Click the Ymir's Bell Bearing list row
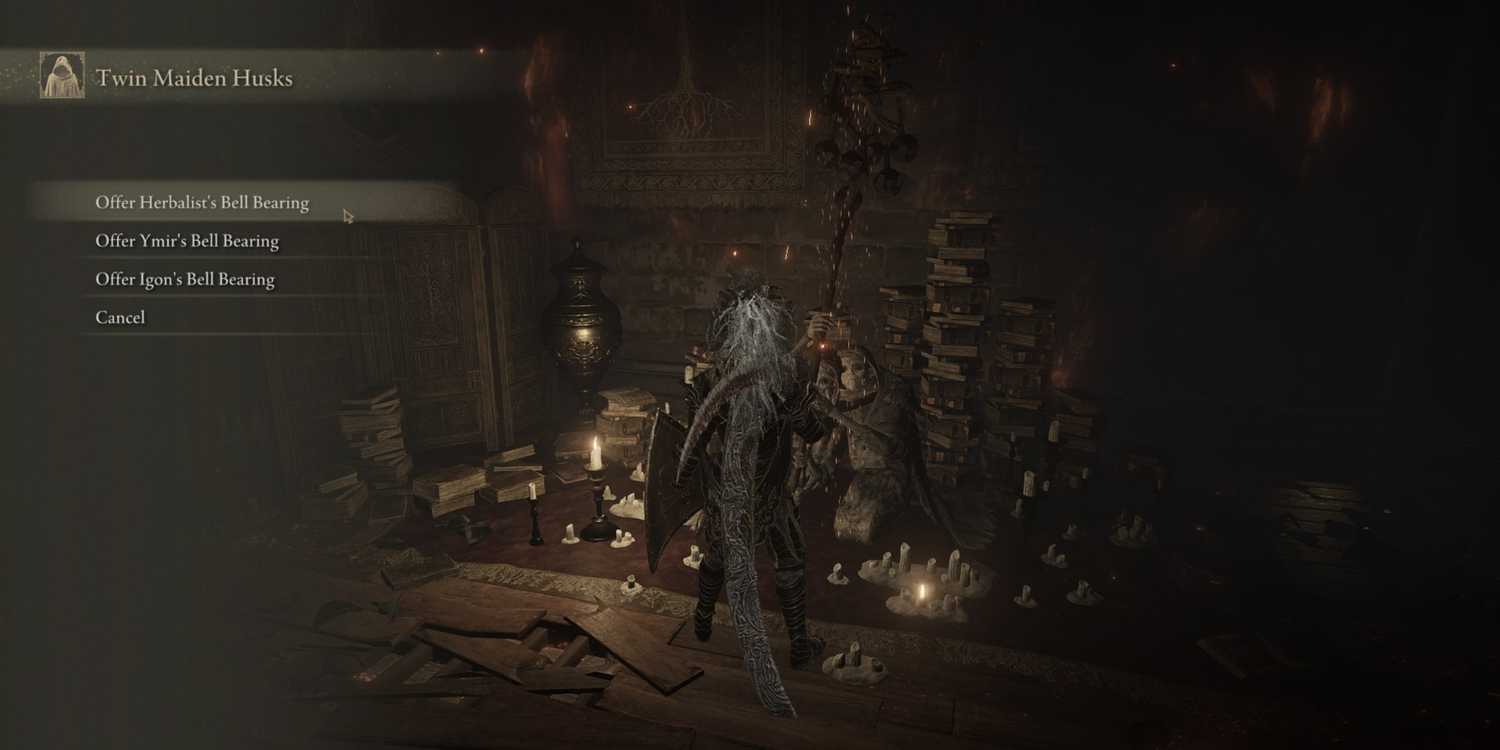1500x750 pixels. point(186,241)
